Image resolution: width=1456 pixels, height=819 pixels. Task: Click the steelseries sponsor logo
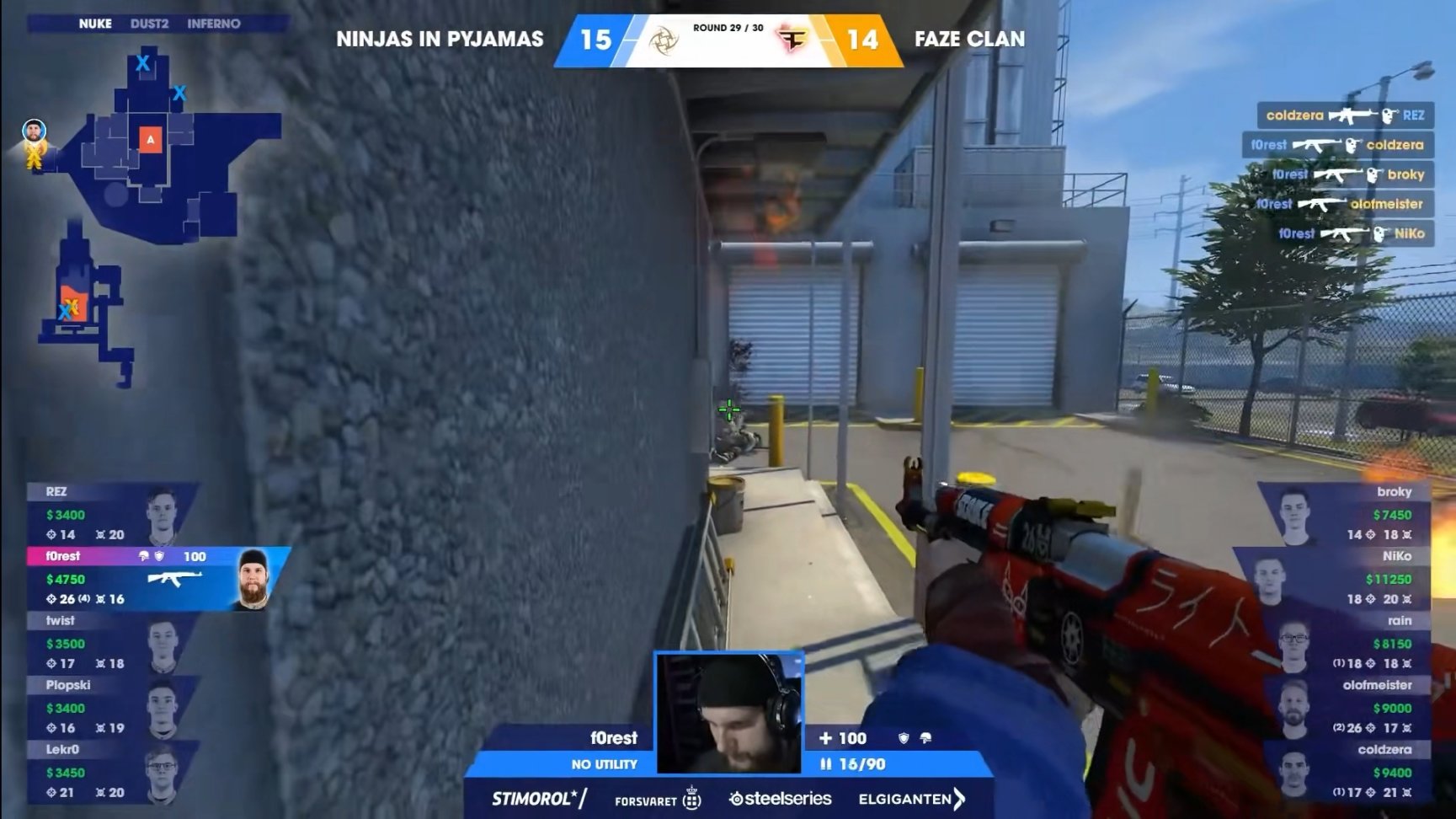point(781,799)
